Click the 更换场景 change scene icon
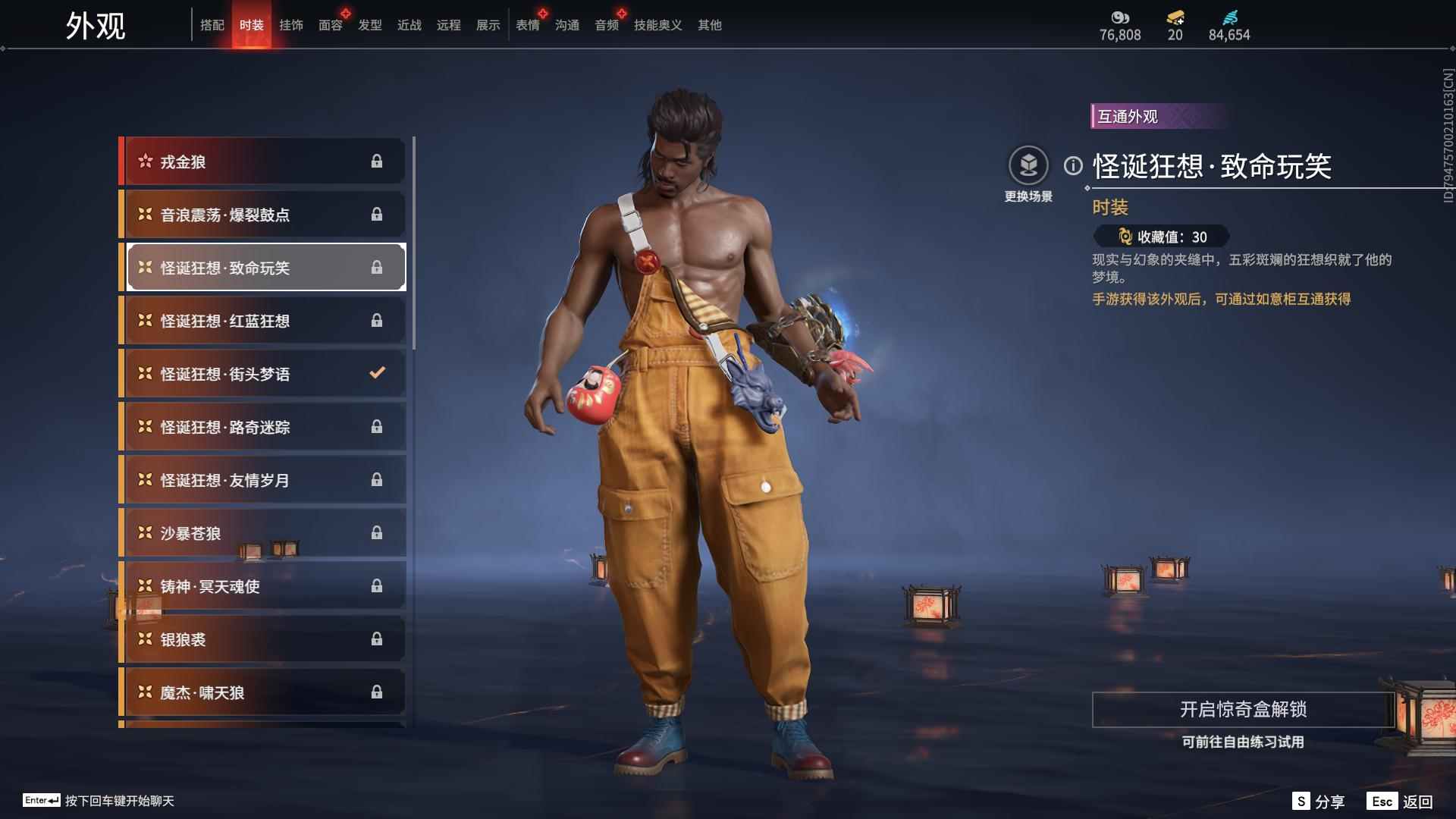The width and height of the screenshot is (1456, 819). click(1028, 166)
